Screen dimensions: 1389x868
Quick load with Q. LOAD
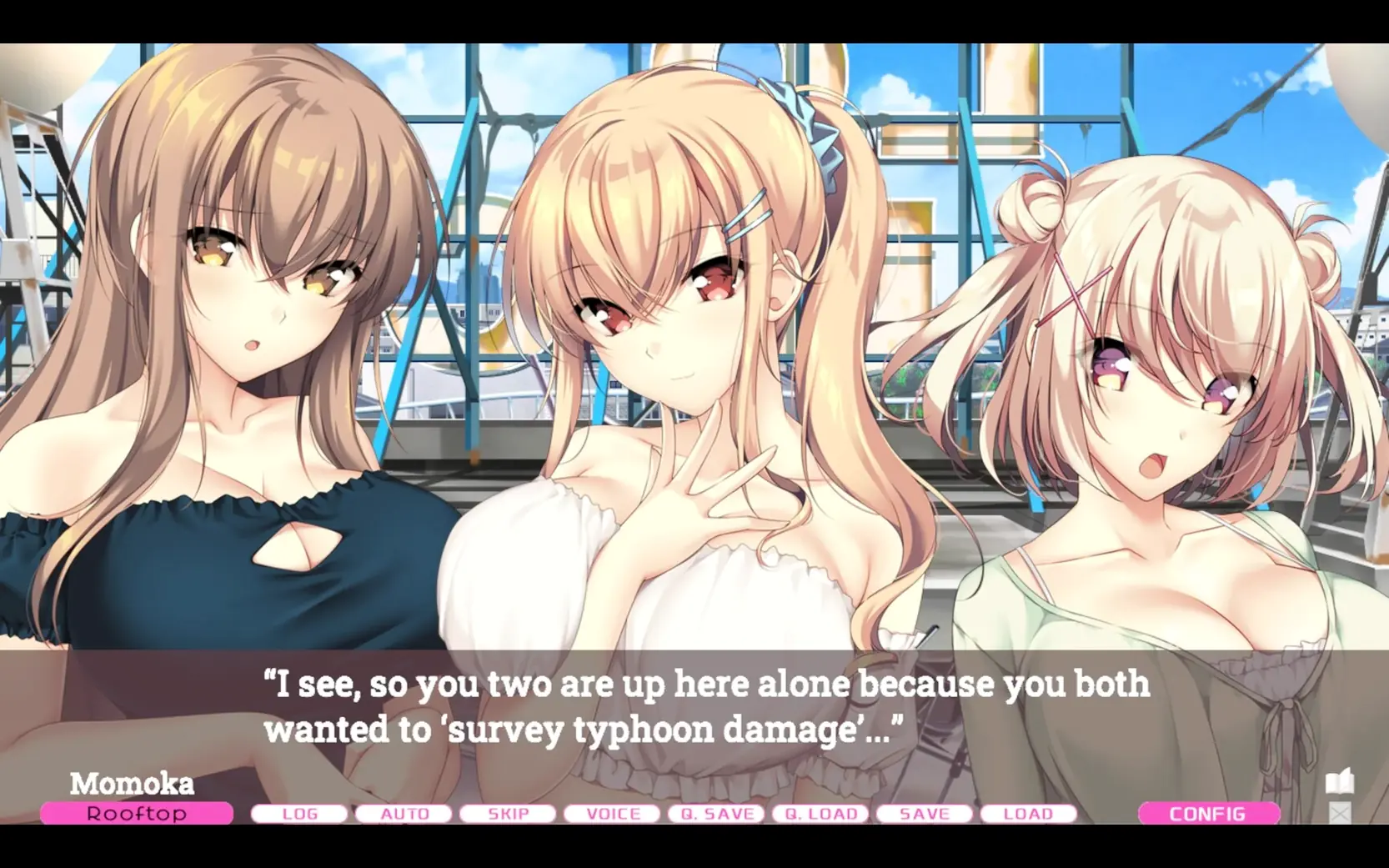[x=821, y=814]
